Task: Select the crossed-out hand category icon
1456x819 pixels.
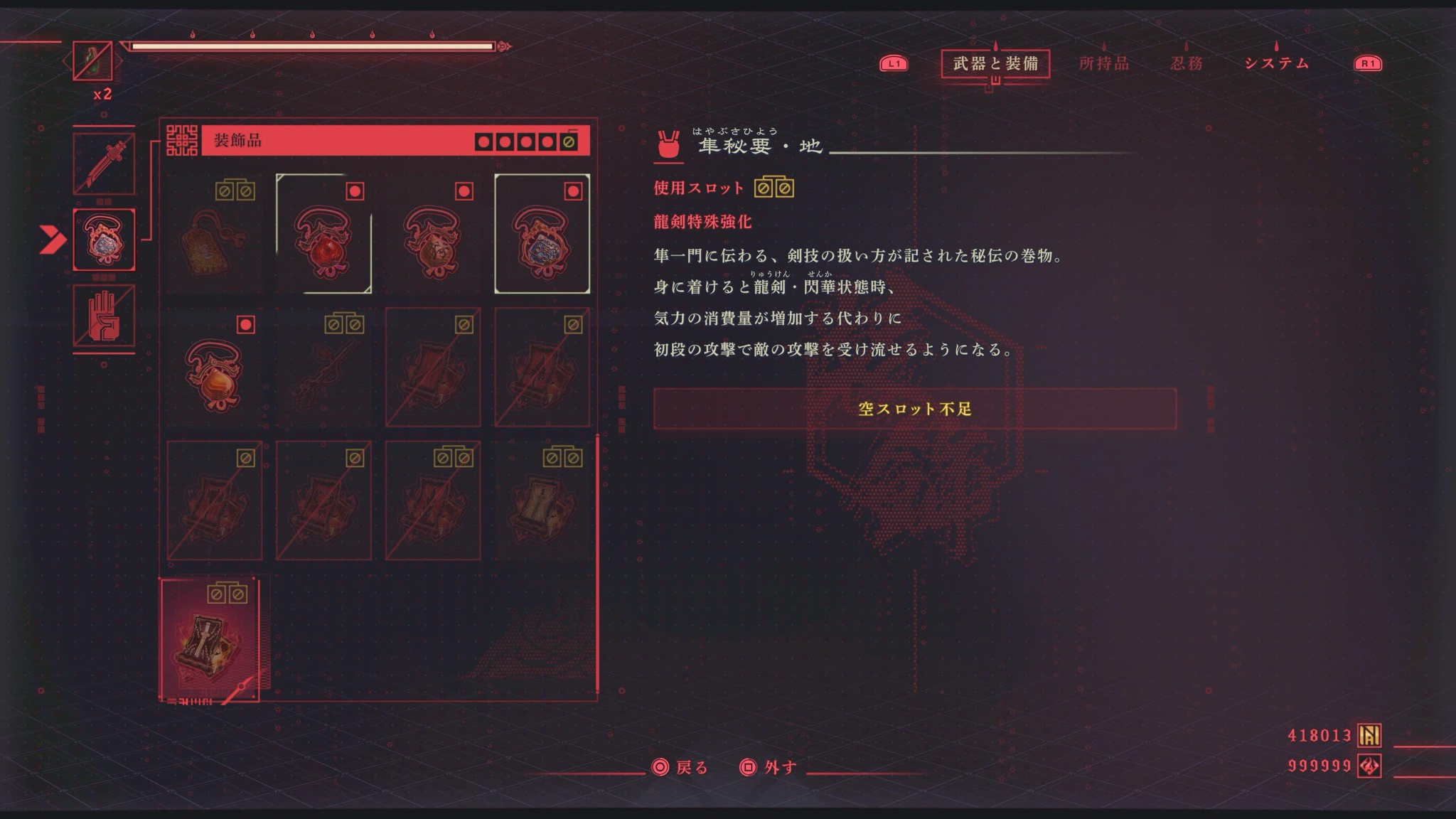Action: pyautogui.click(x=104, y=316)
